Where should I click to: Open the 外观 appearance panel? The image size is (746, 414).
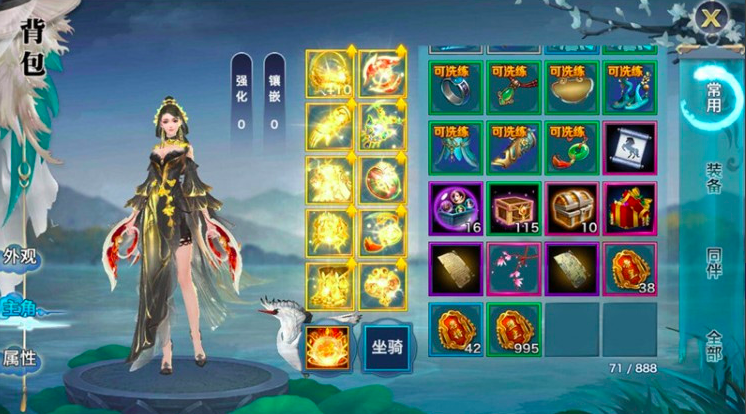[20, 256]
